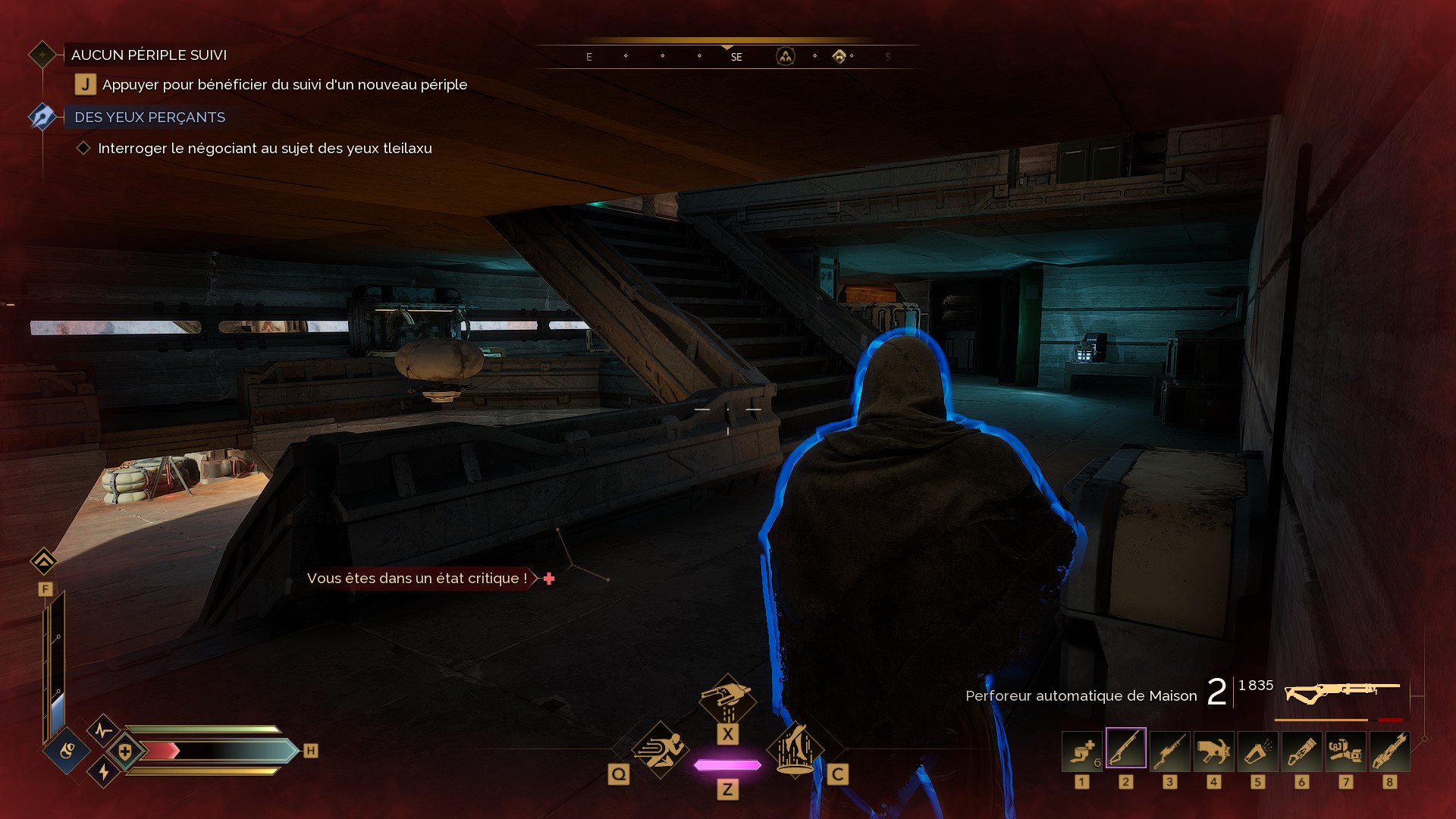Click the Aucun Périple Suivi journey header
Screen dimensions: 1456x819
coord(149,55)
